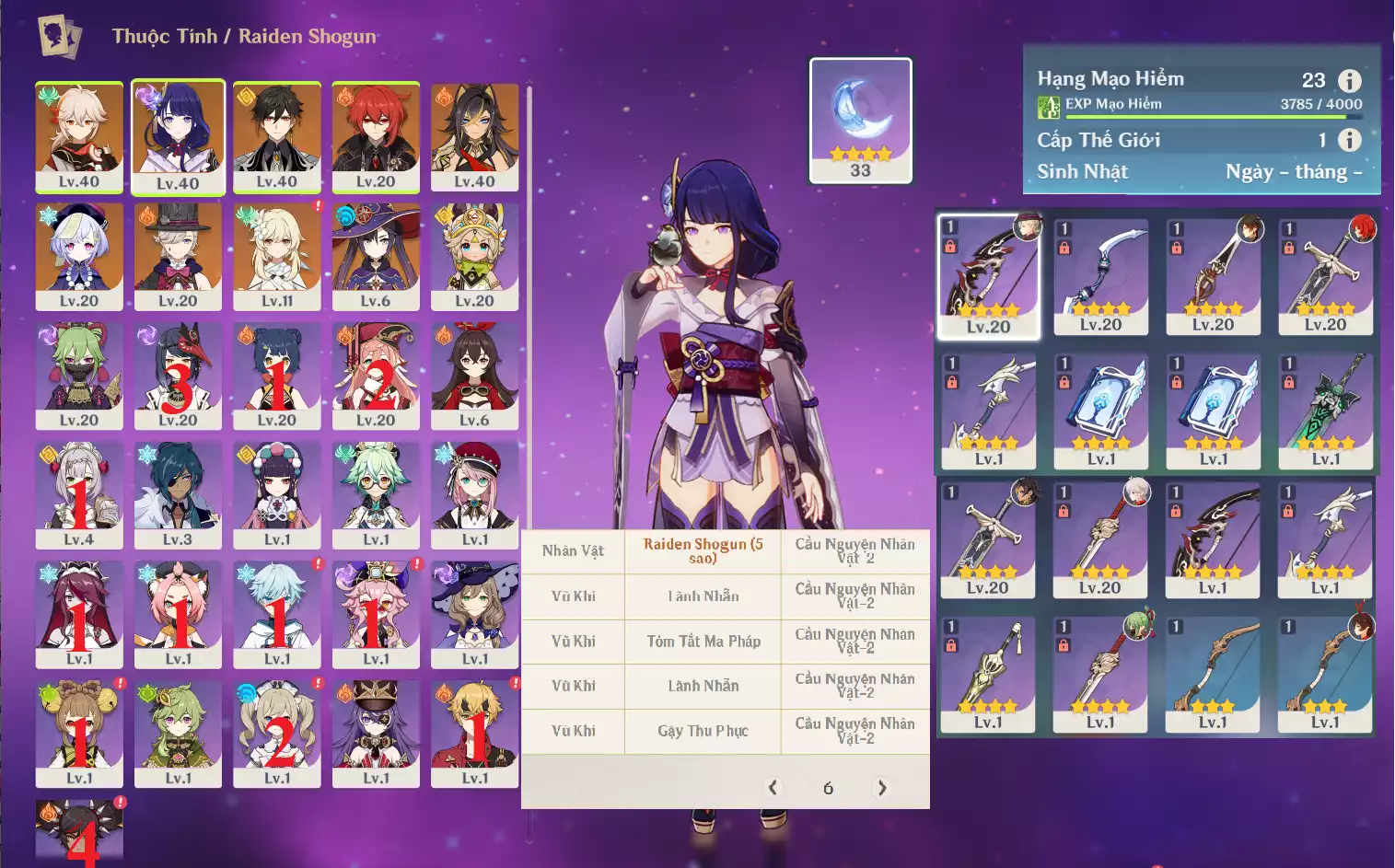This screenshot has height=868, width=1395.
Task: Show Adventure Rank info icon details
Action: 1349,81
